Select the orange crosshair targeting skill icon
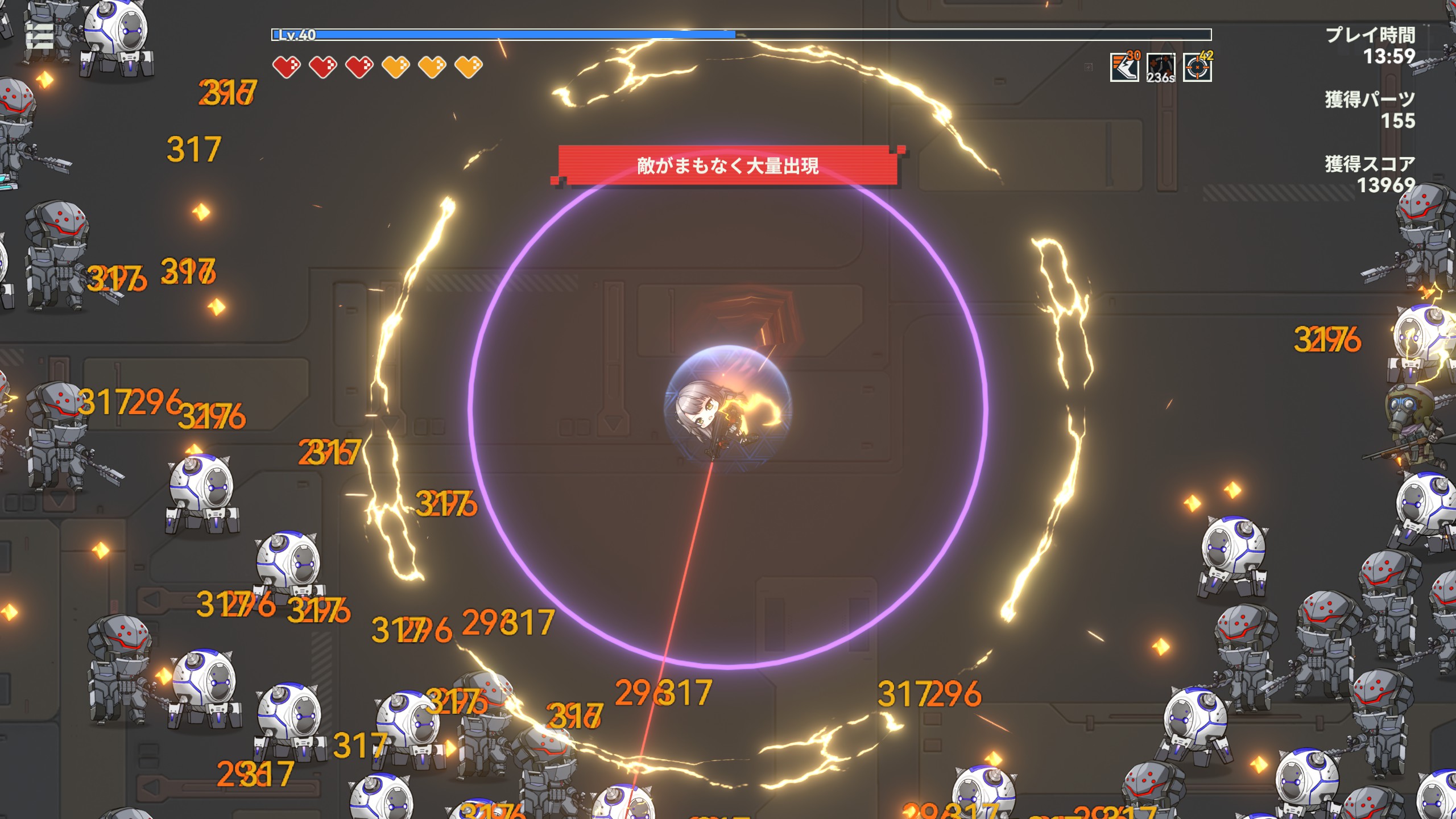This screenshot has height=819, width=1456. 1197,68
